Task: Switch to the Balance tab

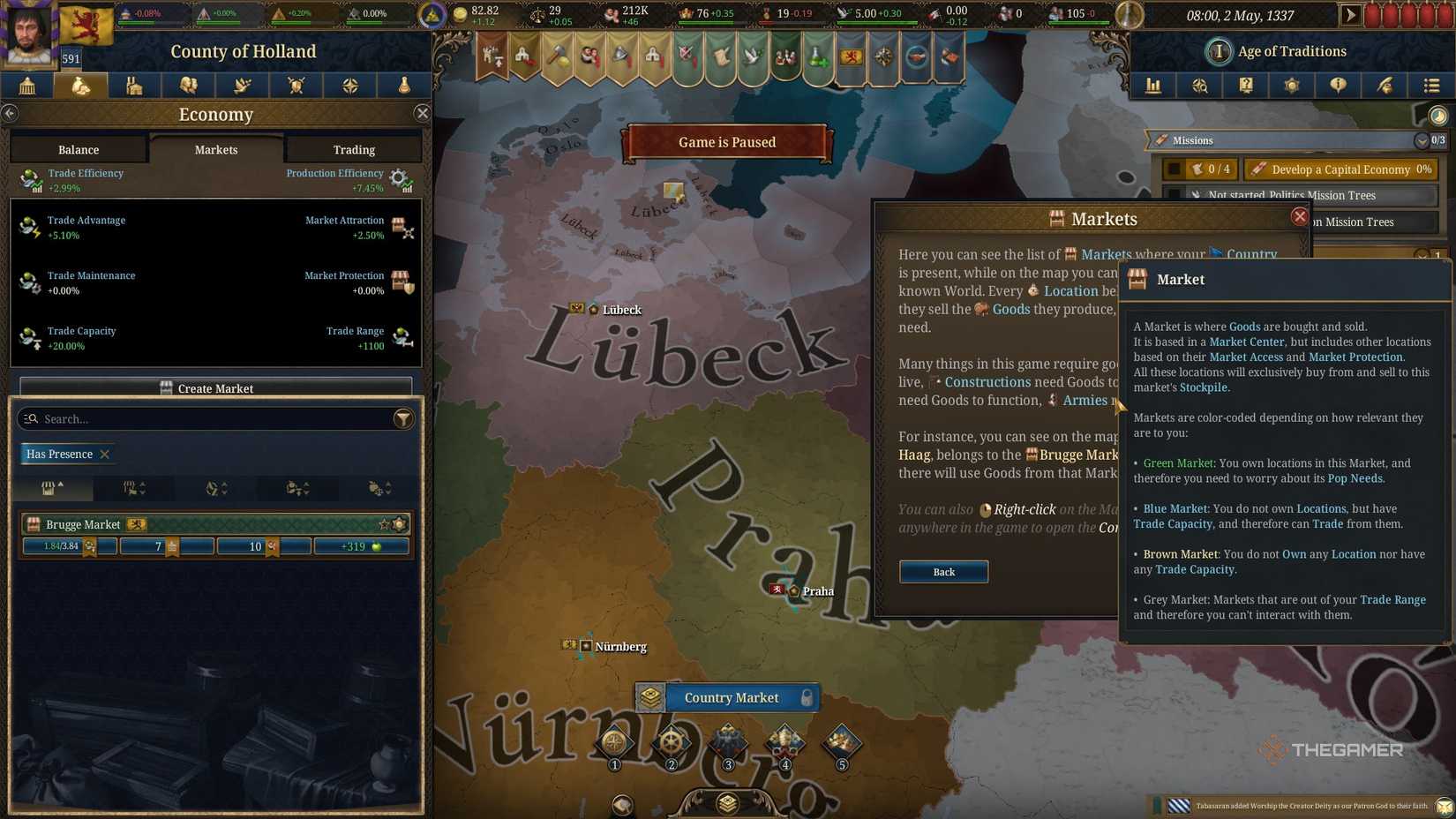Action: (78, 149)
